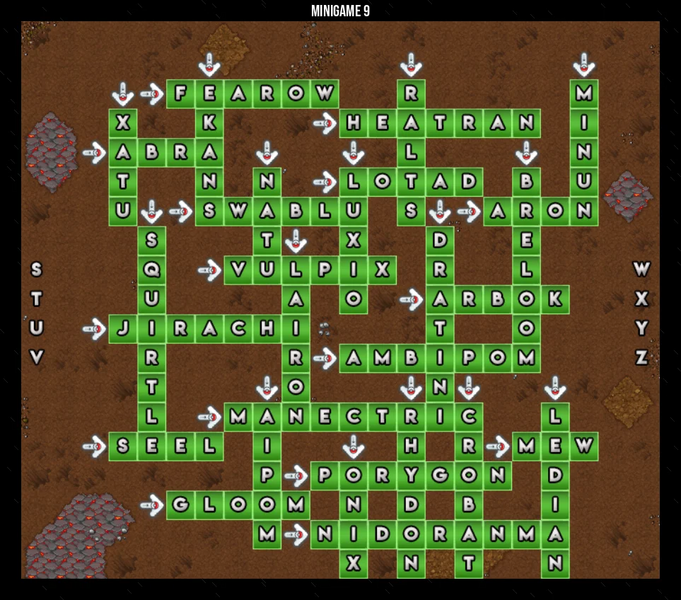Viewport: 681px width, 600px height.
Task: Choose the arrow marker beside ARBOK
Action: (411, 298)
